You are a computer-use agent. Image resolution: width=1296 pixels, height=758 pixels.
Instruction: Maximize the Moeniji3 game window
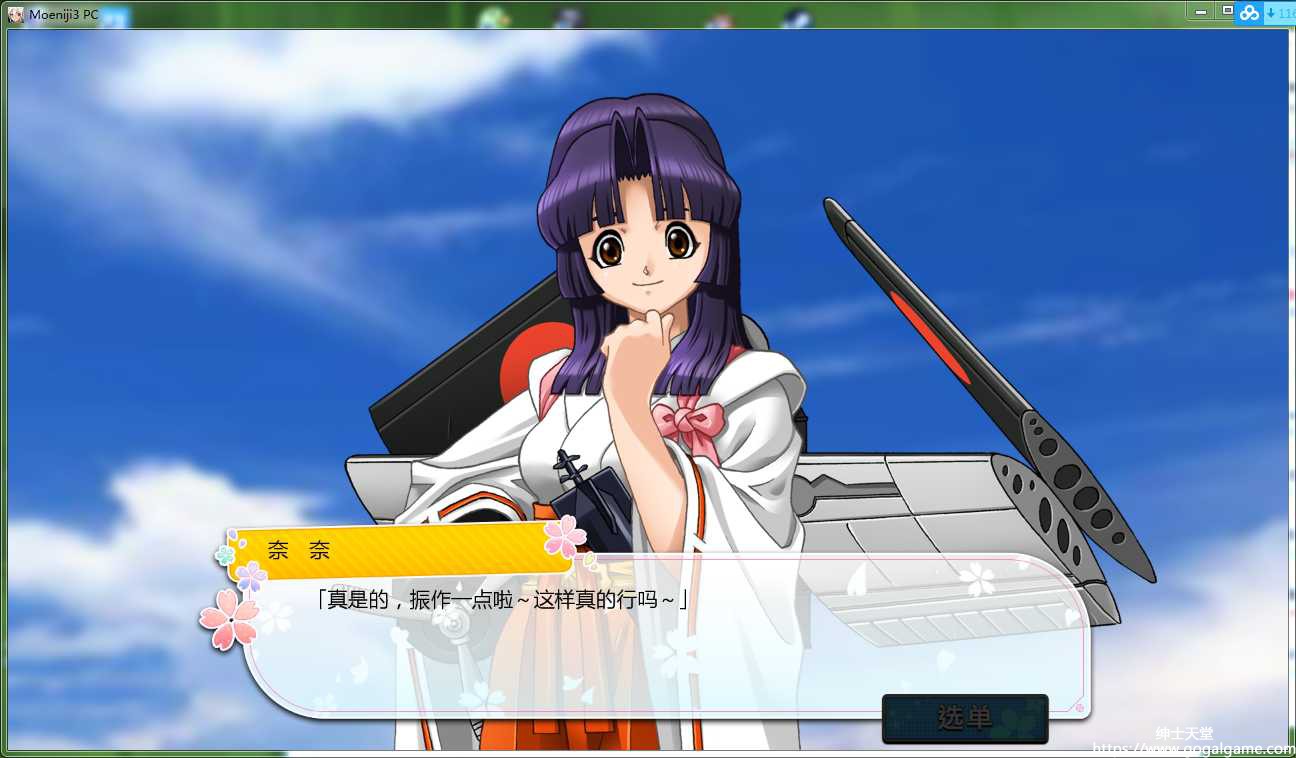(1227, 11)
